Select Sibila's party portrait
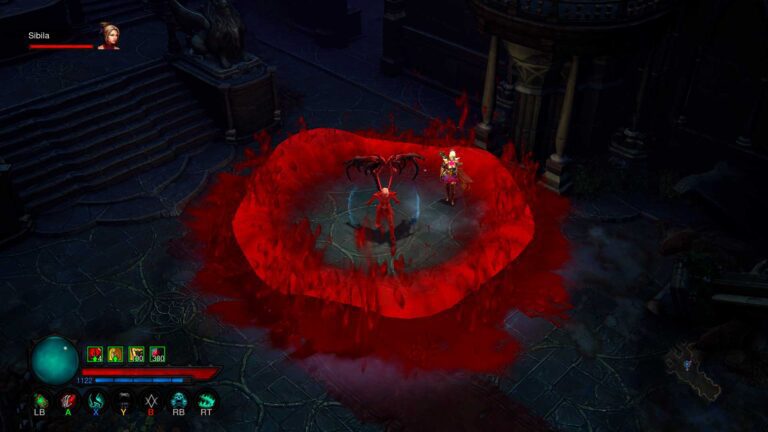Image resolution: width=768 pixels, height=432 pixels. coord(108,36)
